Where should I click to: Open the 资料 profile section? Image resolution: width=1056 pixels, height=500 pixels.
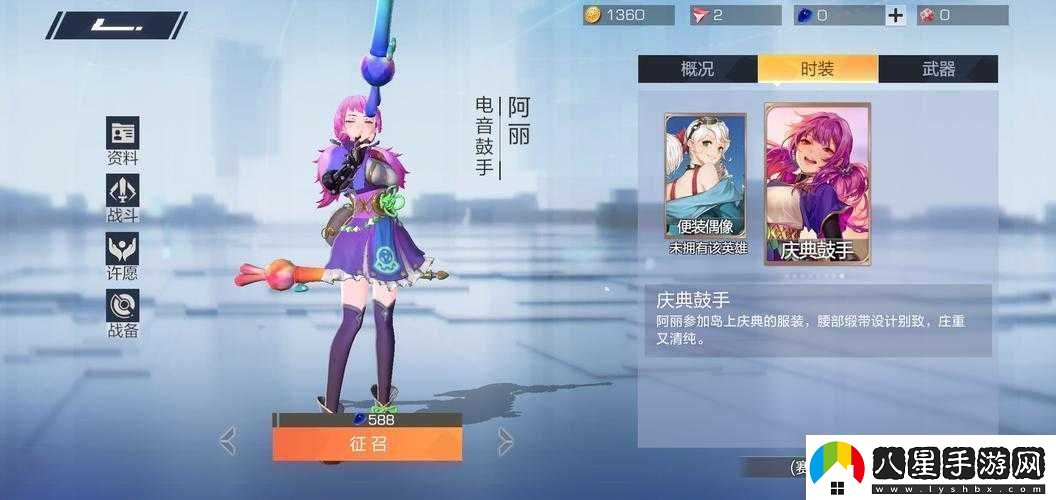(x=123, y=141)
